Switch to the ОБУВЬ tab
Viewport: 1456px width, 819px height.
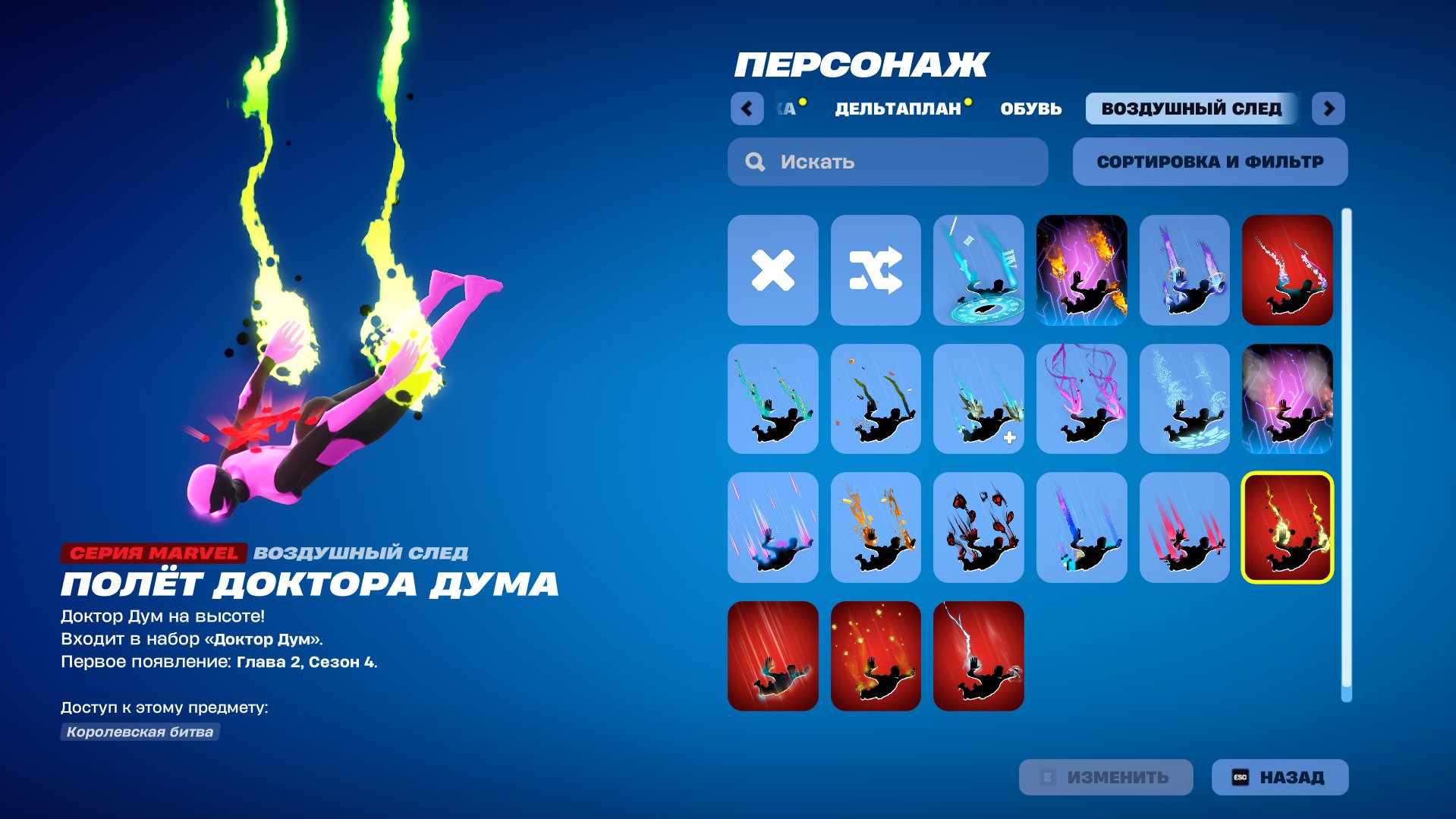1030,109
